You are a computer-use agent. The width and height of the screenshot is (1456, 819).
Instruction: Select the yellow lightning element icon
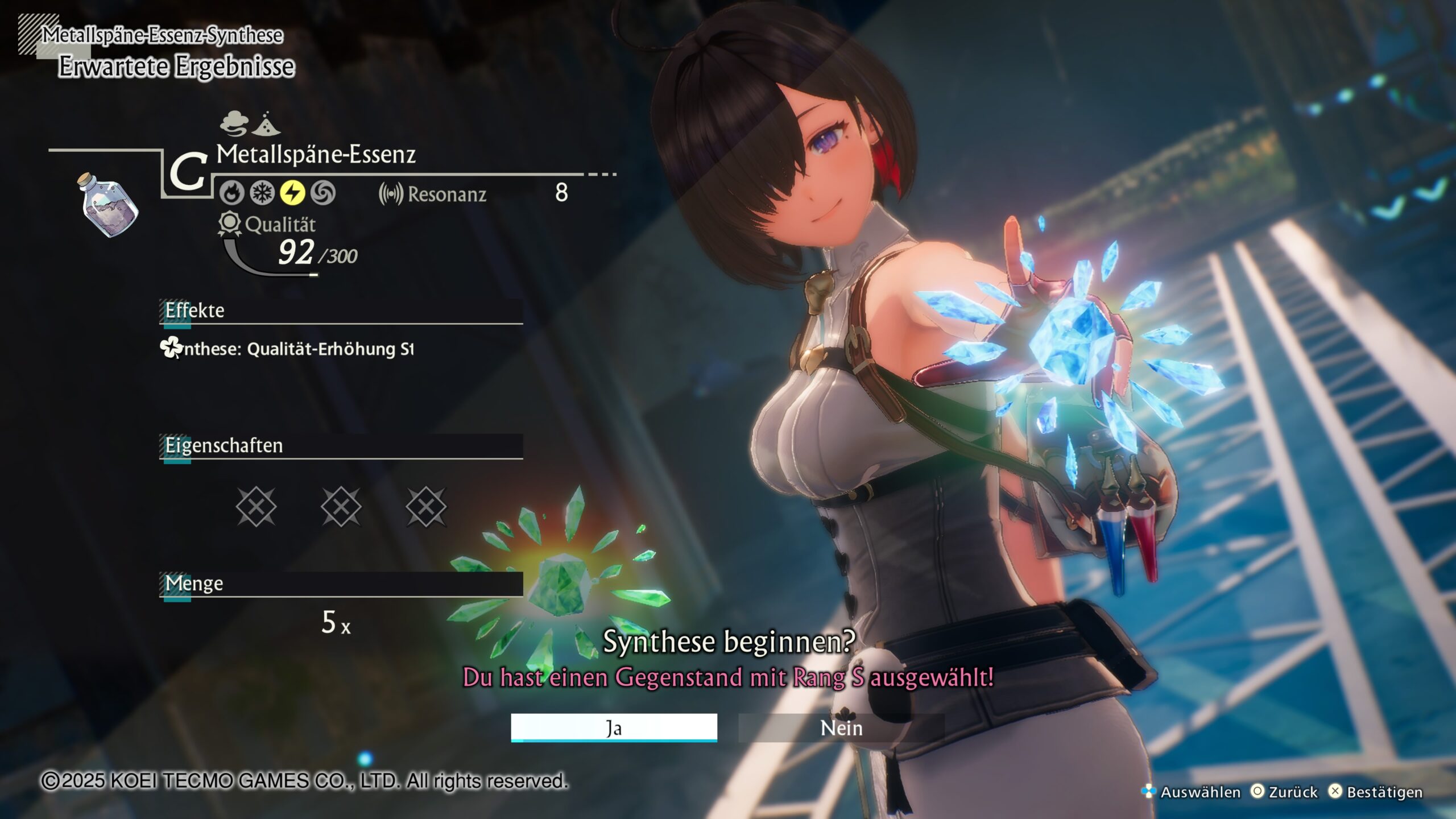(292, 193)
